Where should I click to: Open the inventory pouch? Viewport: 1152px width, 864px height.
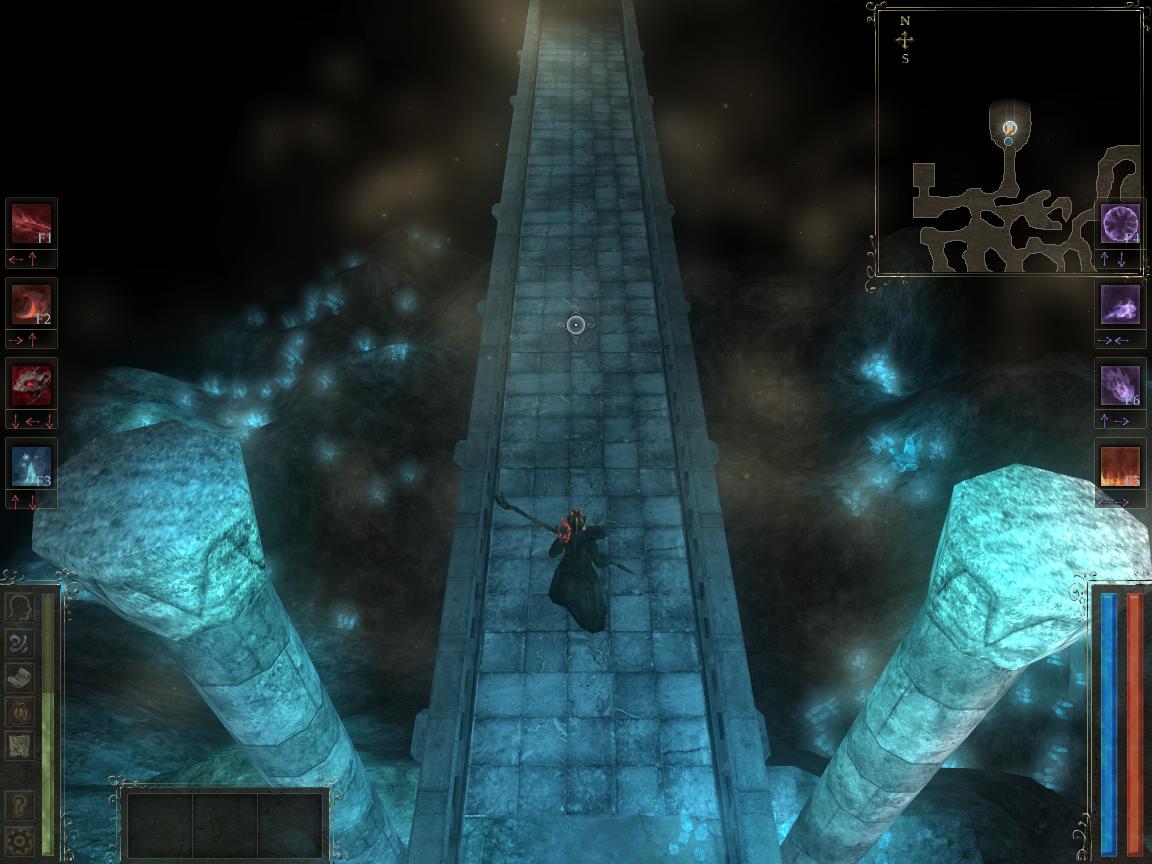[x=19, y=710]
